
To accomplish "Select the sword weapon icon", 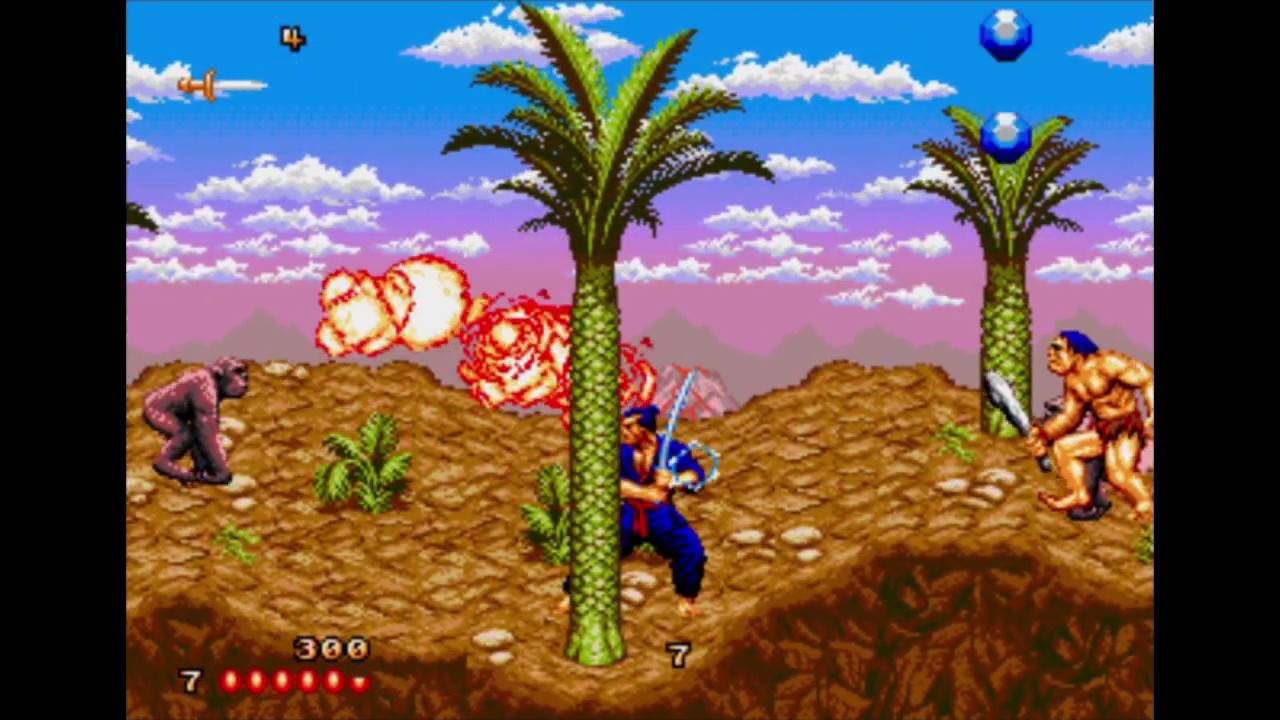I will (x=221, y=85).
